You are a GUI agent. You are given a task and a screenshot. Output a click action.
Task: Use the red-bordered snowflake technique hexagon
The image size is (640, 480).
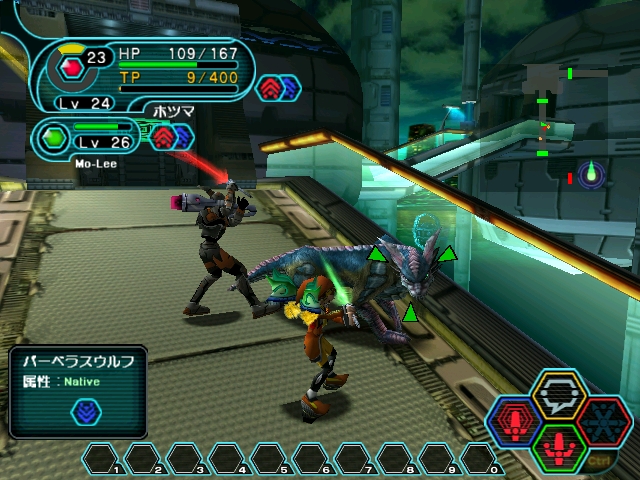click(x=605, y=420)
